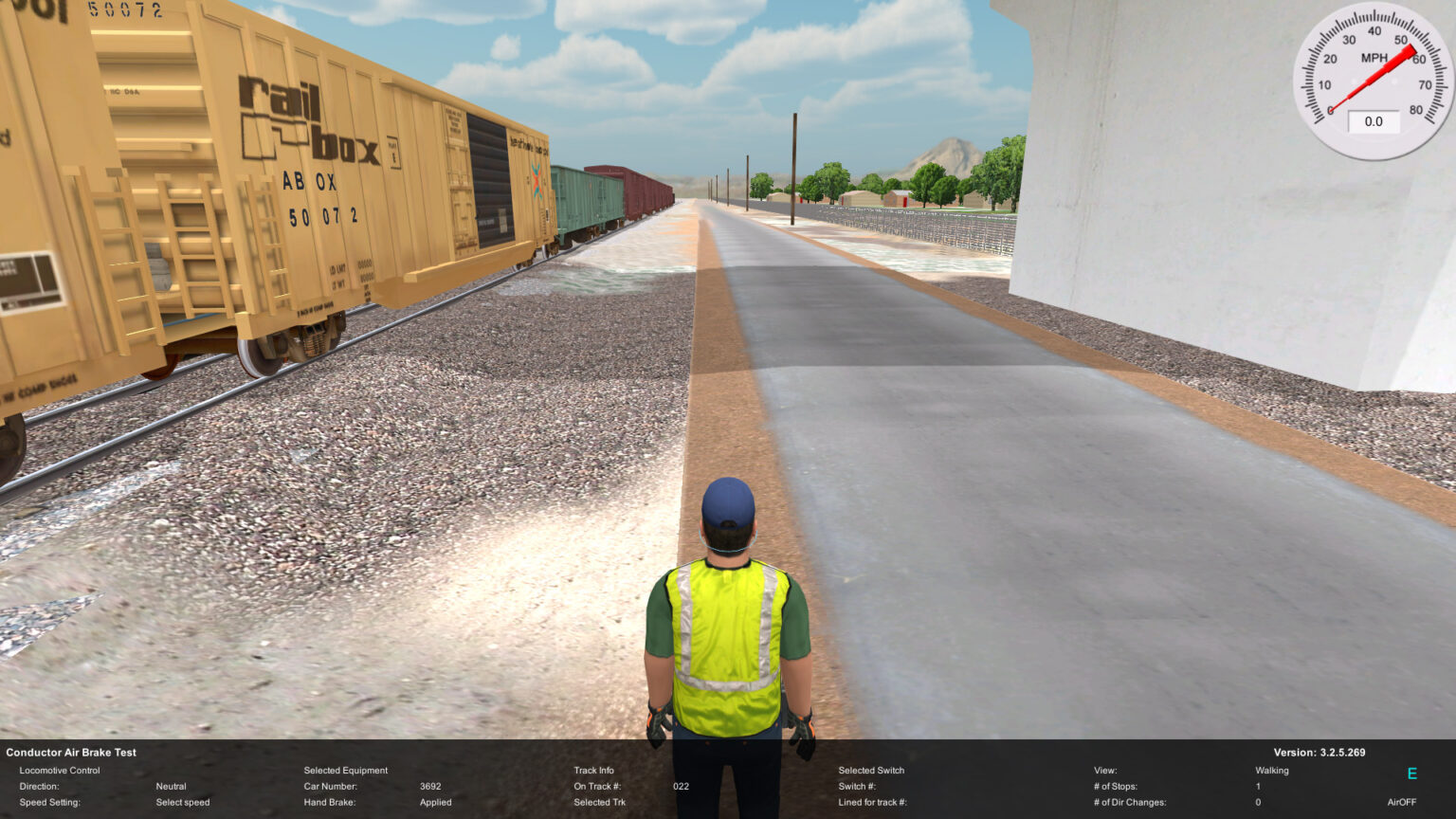Click the Track Info heading

592,770
